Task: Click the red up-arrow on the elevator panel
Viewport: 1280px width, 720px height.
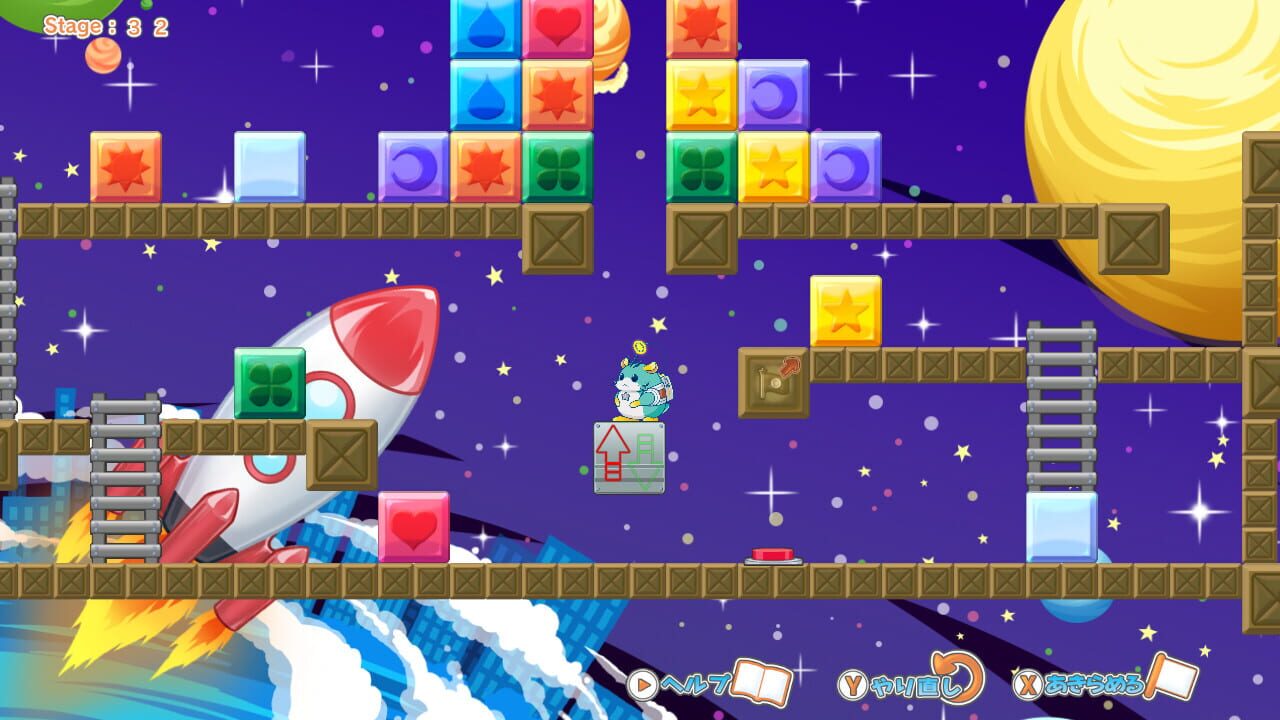Action: pos(612,445)
